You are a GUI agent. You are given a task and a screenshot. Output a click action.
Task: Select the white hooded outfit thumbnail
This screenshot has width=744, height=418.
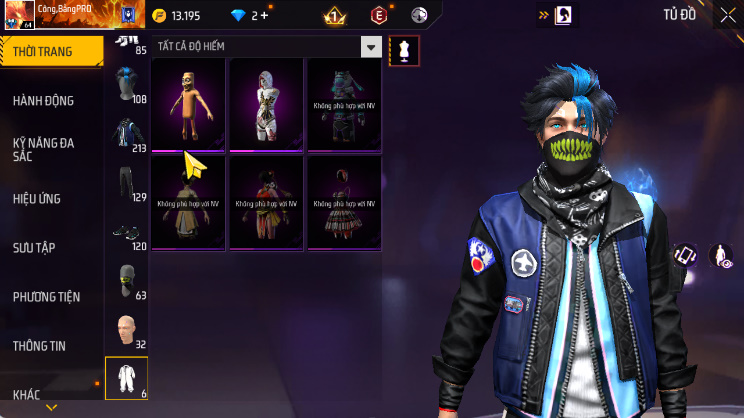tap(266, 103)
